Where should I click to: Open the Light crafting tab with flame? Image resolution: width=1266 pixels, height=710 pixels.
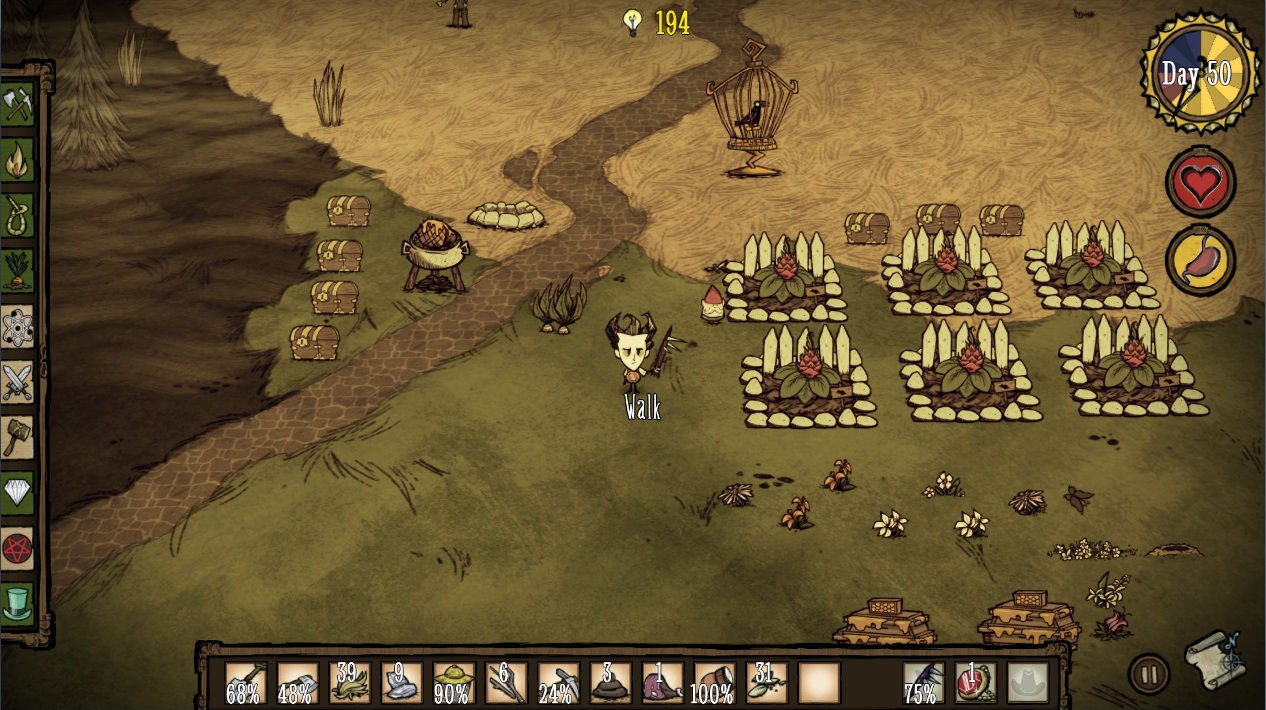(18, 159)
